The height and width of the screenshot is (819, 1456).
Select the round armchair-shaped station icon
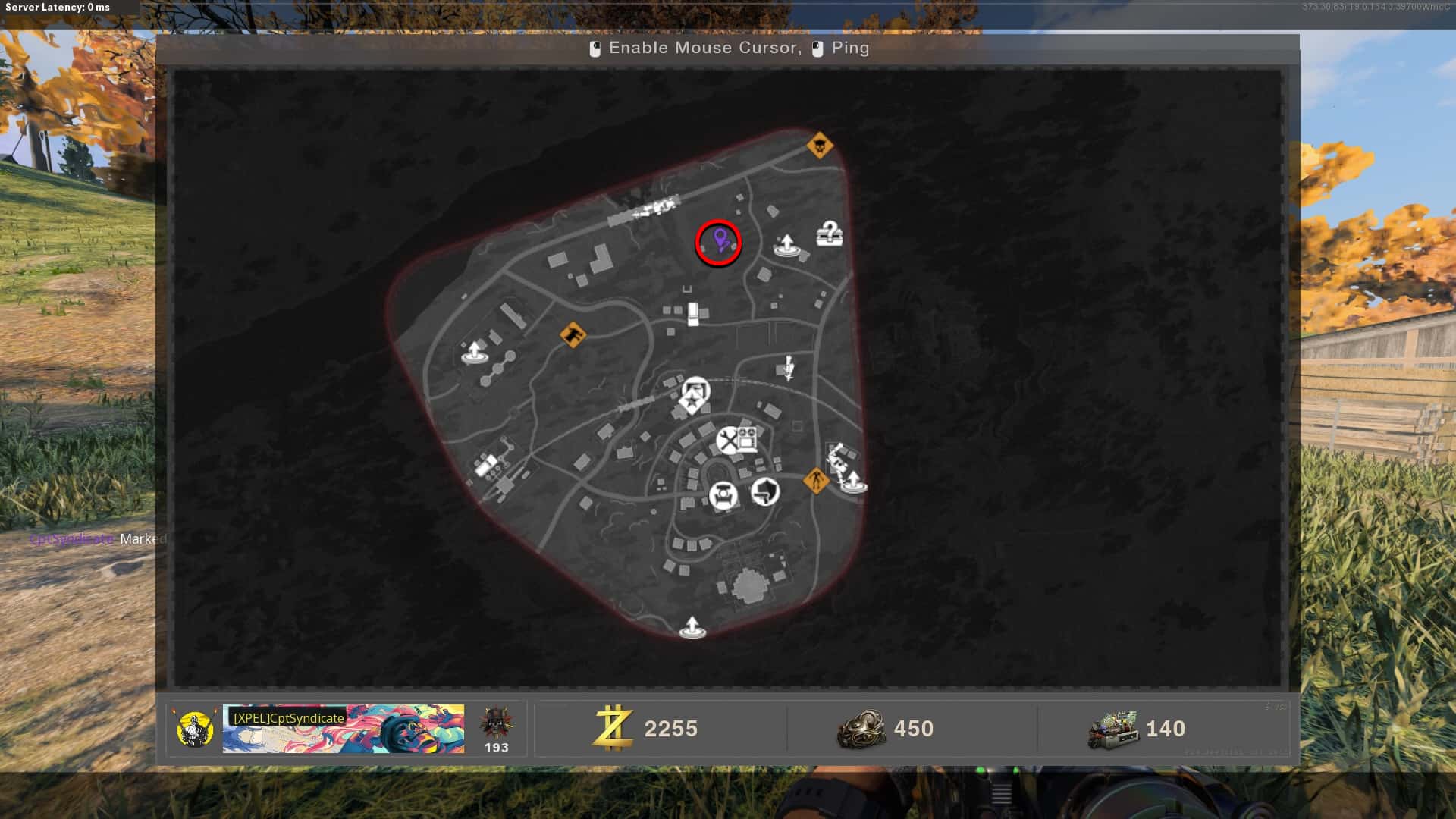(723, 496)
